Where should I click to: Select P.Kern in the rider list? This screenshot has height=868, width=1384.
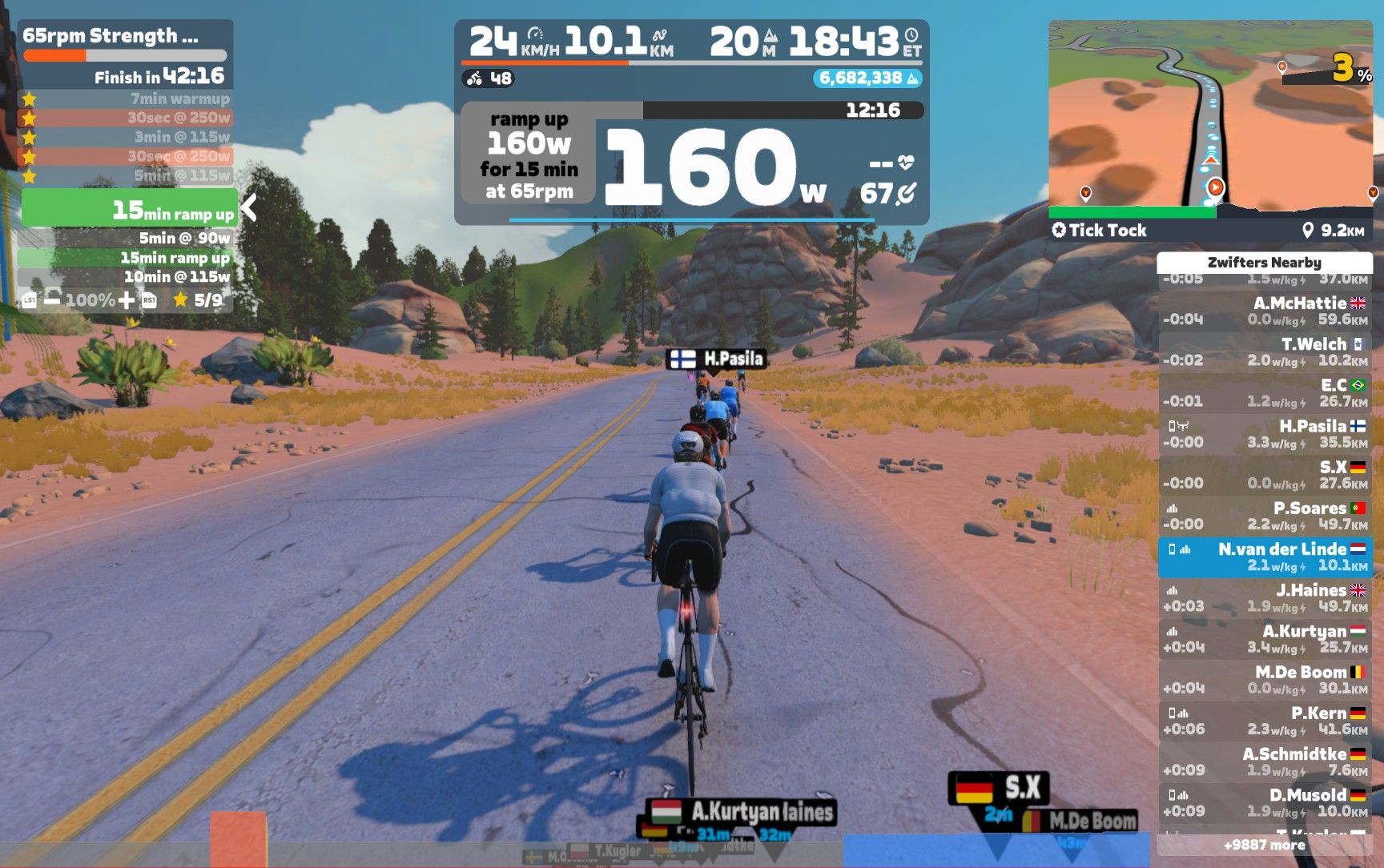coord(1265,721)
